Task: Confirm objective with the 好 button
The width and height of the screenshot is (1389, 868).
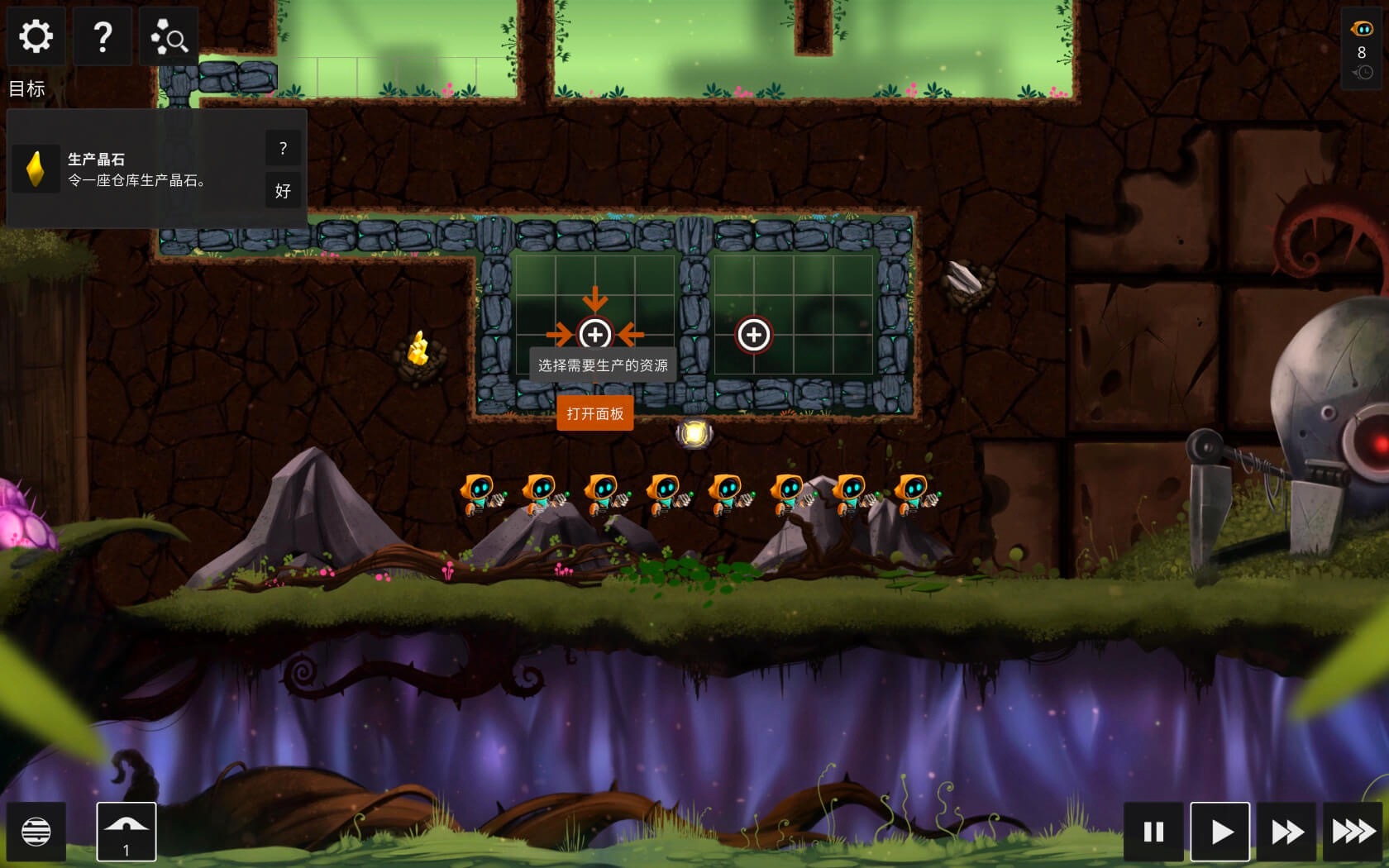Action: tap(283, 191)
